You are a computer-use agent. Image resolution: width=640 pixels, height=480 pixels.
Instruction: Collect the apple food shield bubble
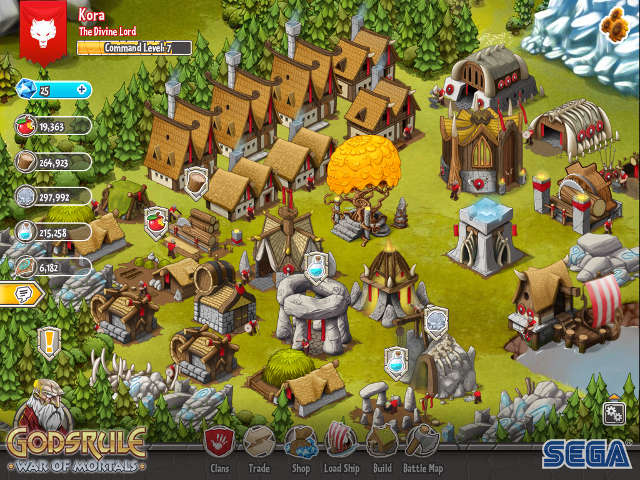click(x=155, y=222)
